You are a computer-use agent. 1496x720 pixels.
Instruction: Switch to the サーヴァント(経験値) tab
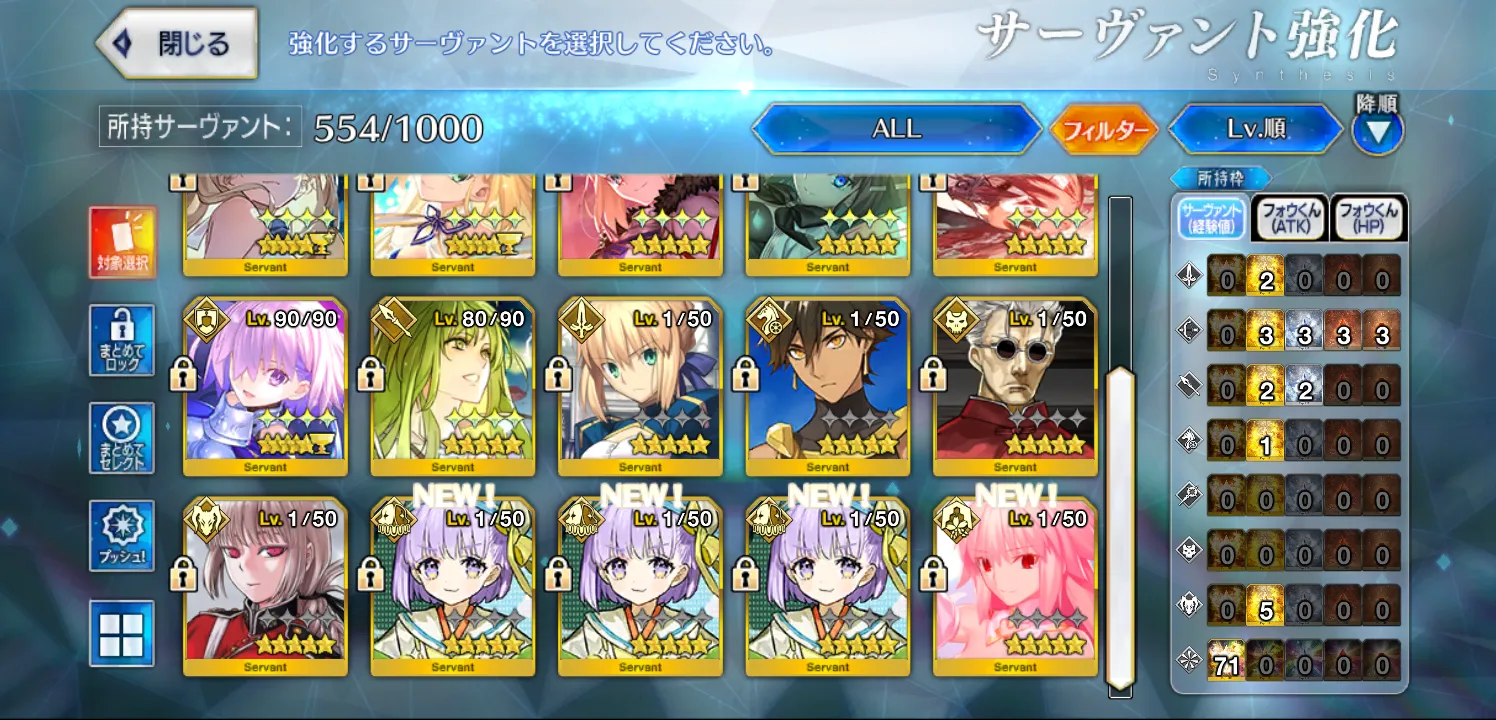tap(1211, 218)
